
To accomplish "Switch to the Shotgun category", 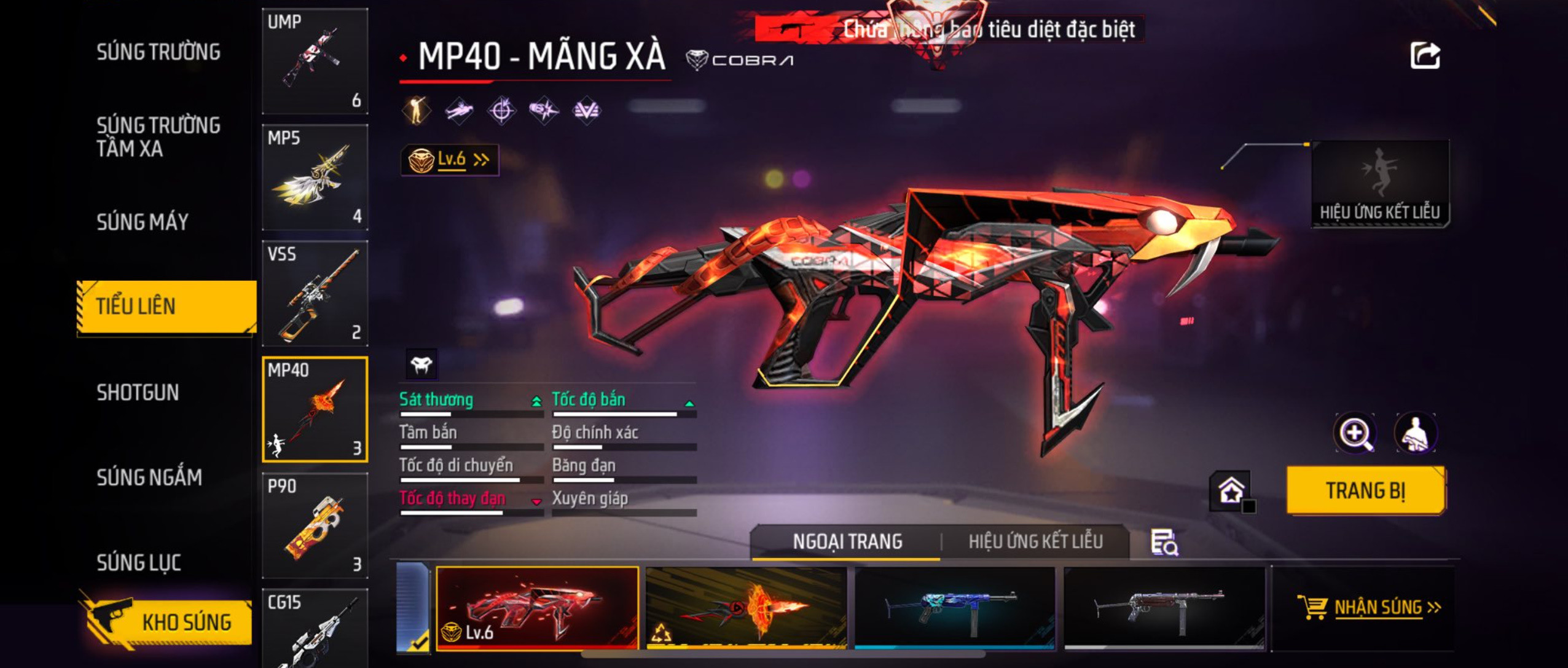I will tap(138, 392).
